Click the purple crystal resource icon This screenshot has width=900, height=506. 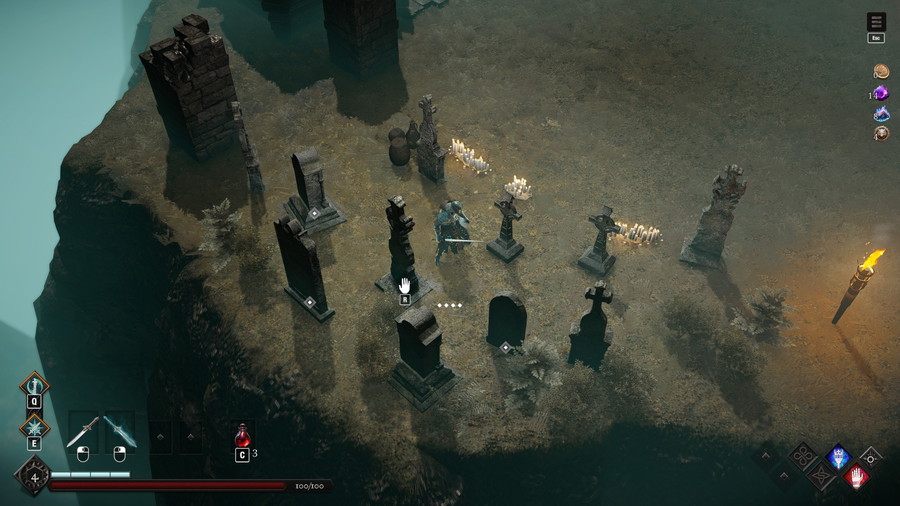[881, 93]
